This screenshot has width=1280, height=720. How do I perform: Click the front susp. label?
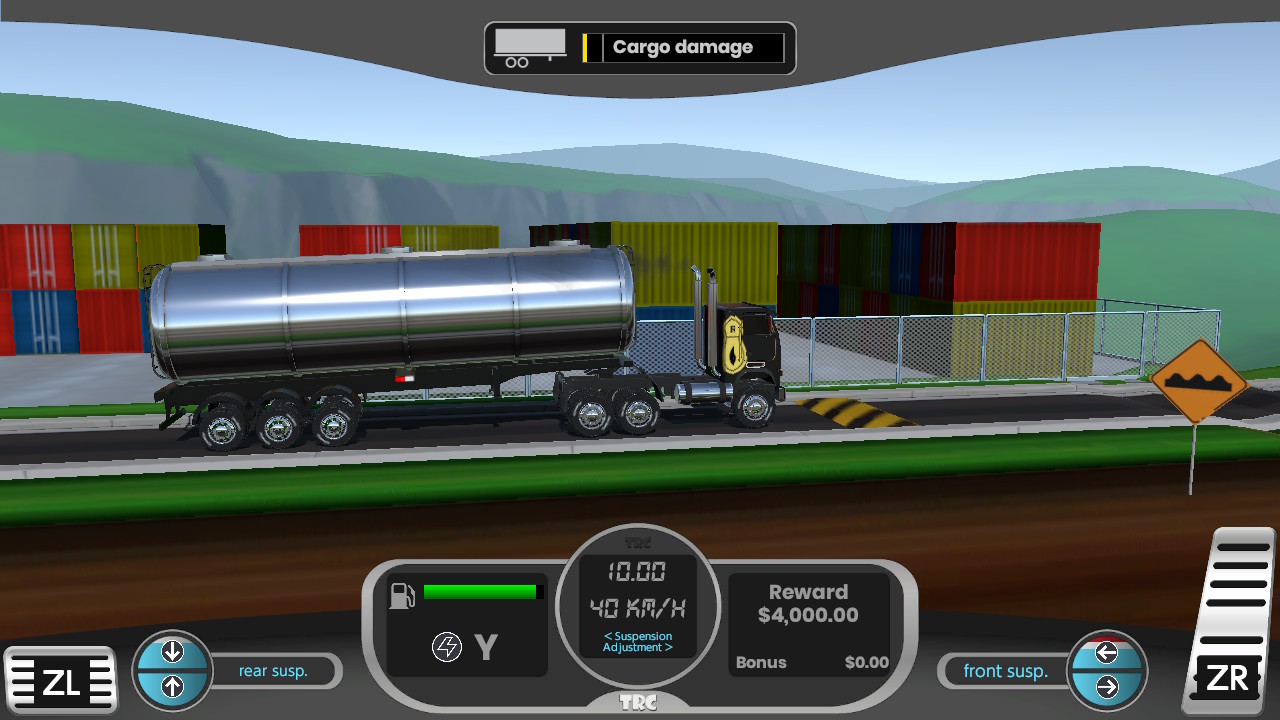coord(1004,671)
